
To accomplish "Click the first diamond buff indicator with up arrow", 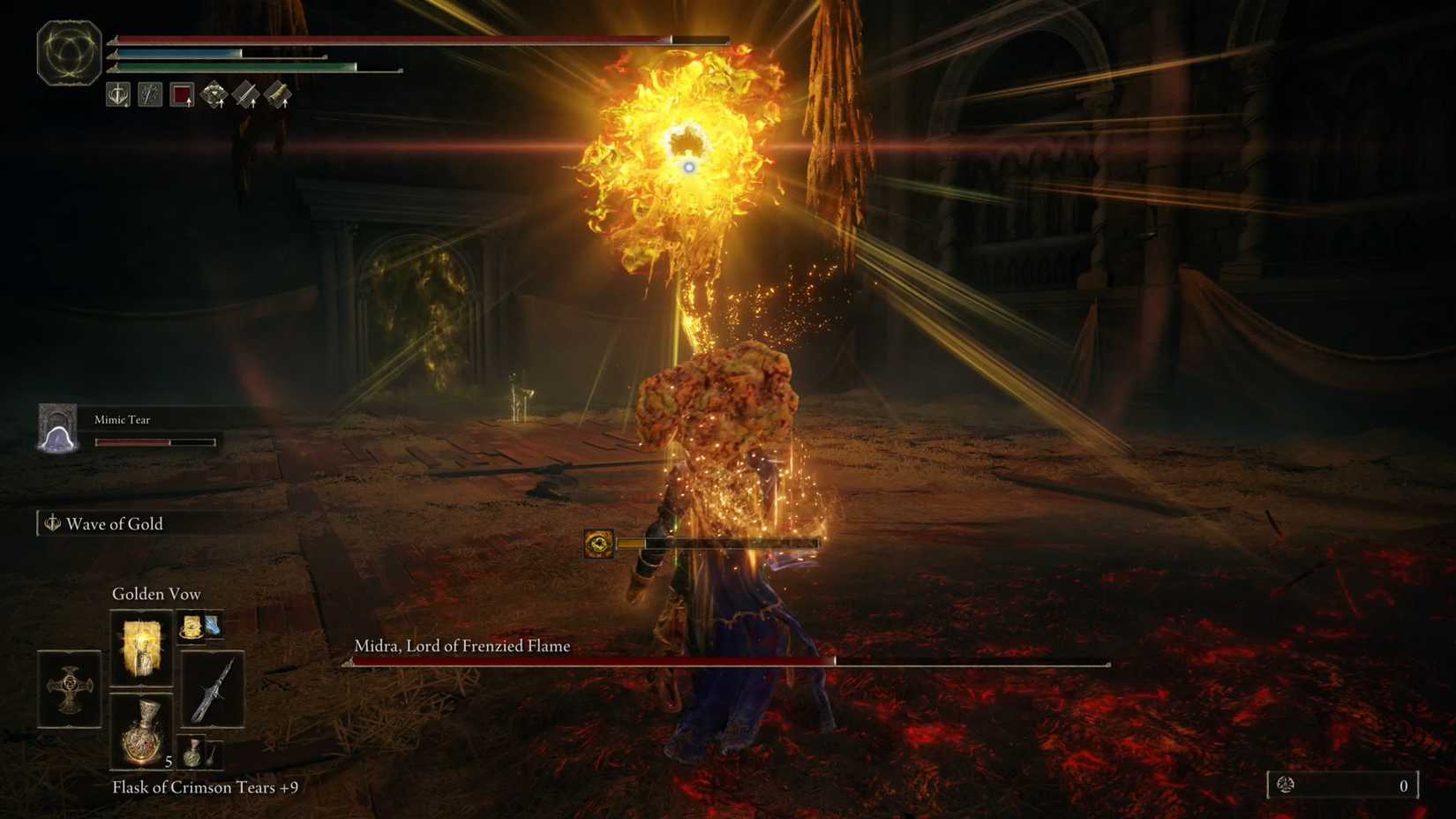I will [213, 94].
